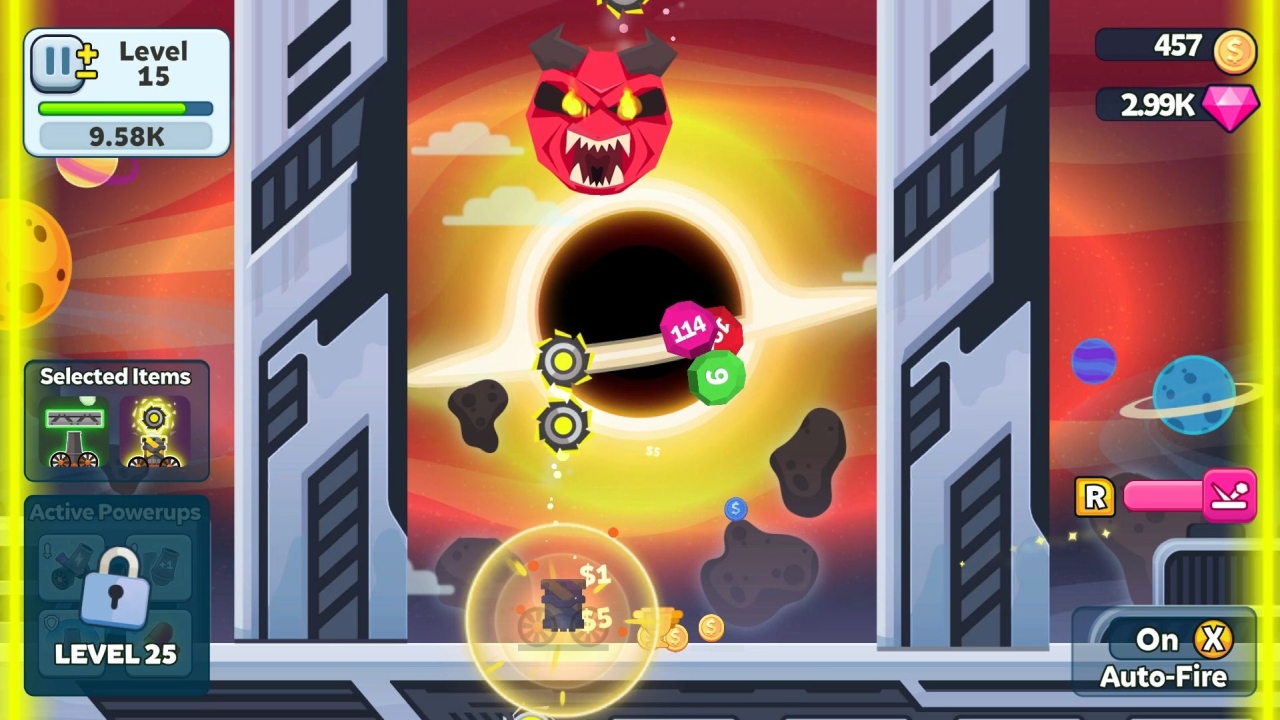The image size is (1280, 720).
Task: Click the yellow R key icon
Action: tap(1094, 497)
